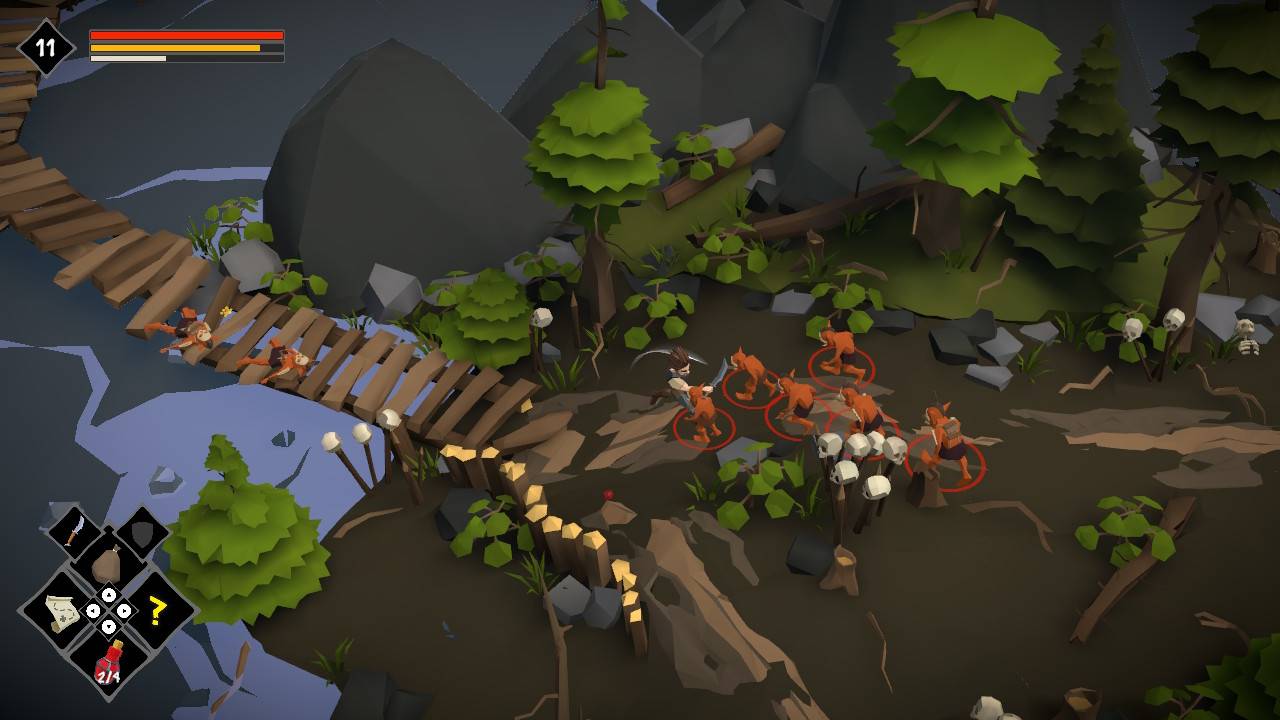Click the red berry on the ground
Screen dimensions: 1280x720
tap(607, 492)
